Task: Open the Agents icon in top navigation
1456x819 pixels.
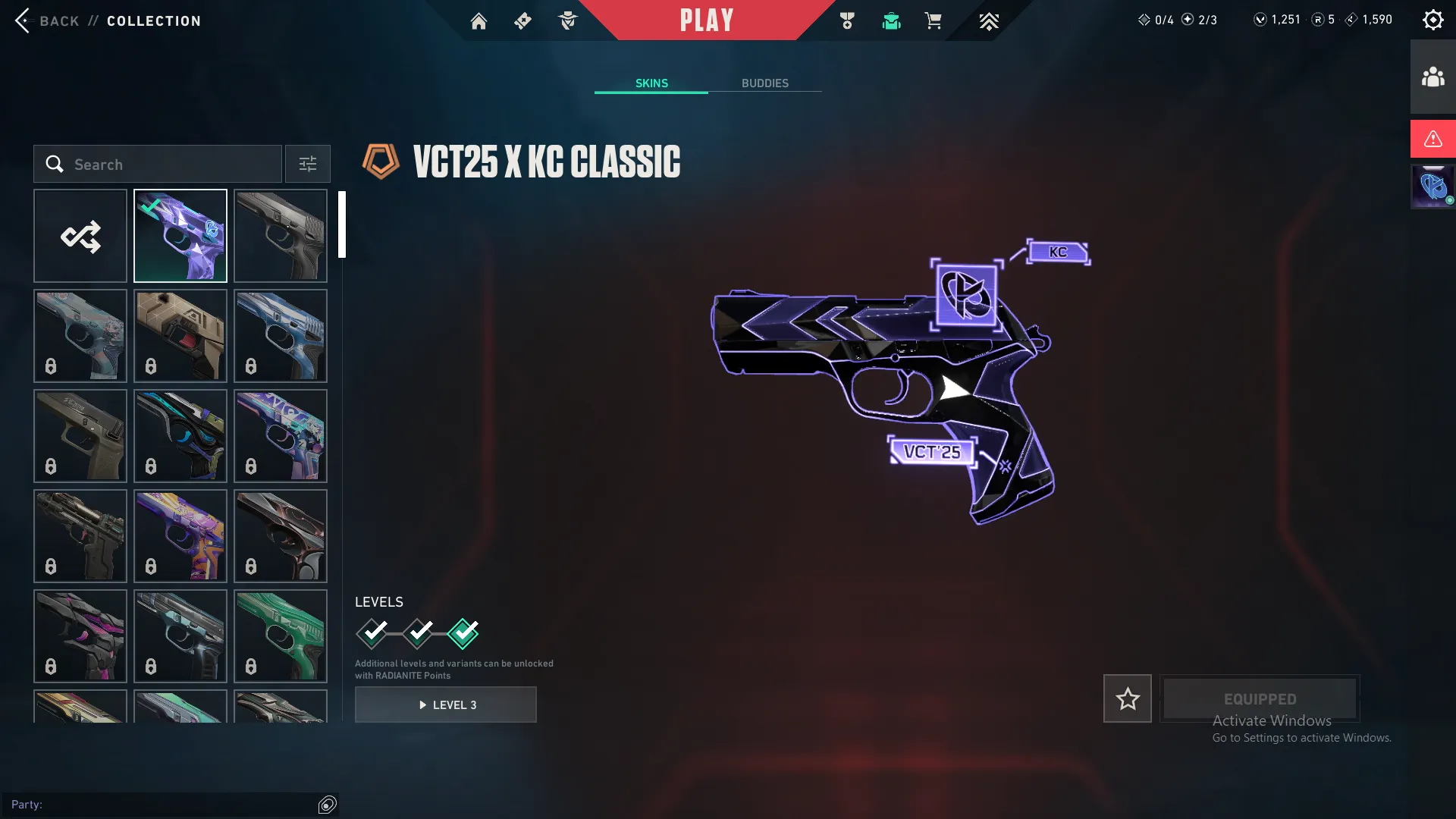Action: [567, 21]
